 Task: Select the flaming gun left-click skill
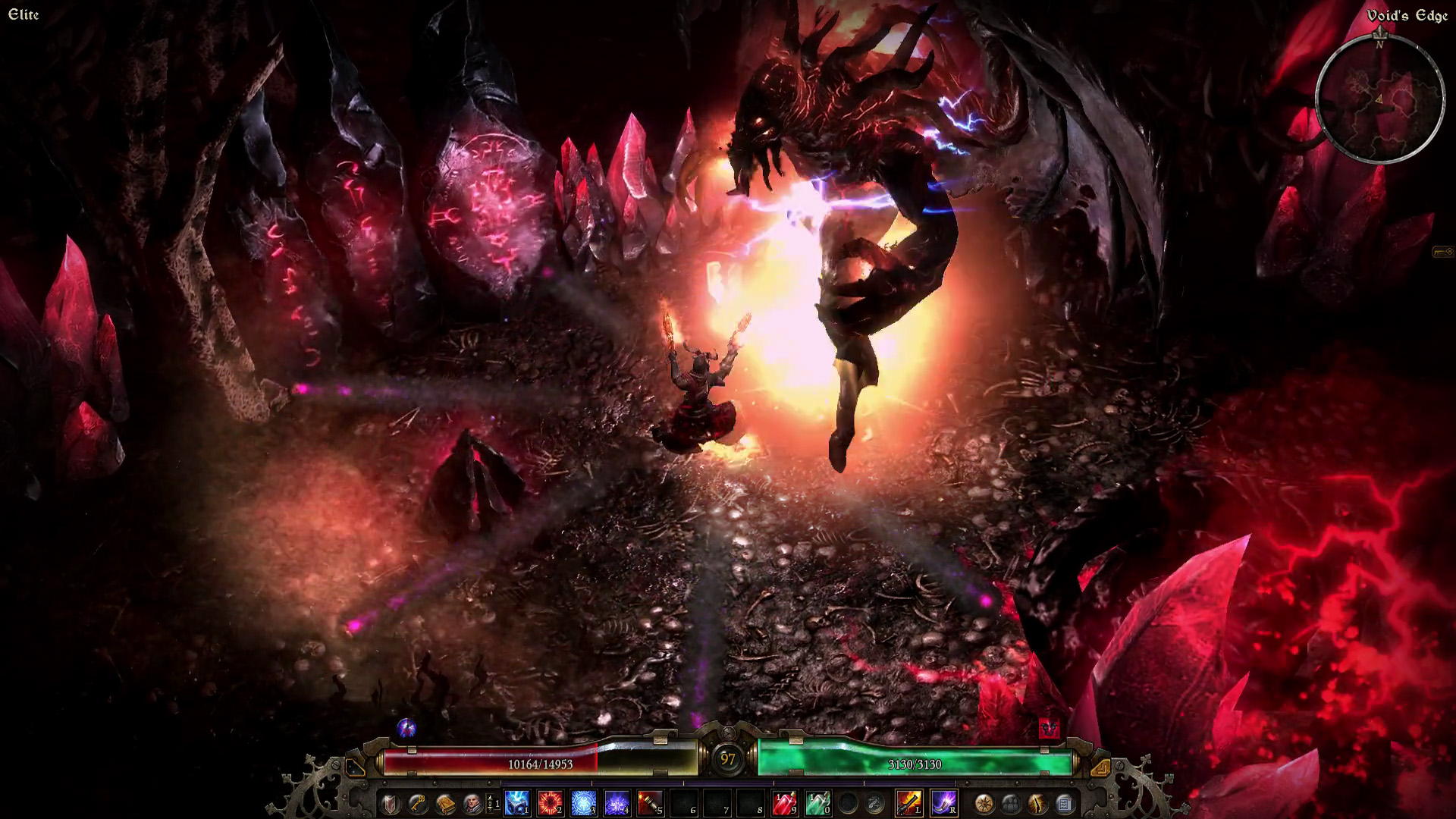pyautogui.click(x=909, y=803)
